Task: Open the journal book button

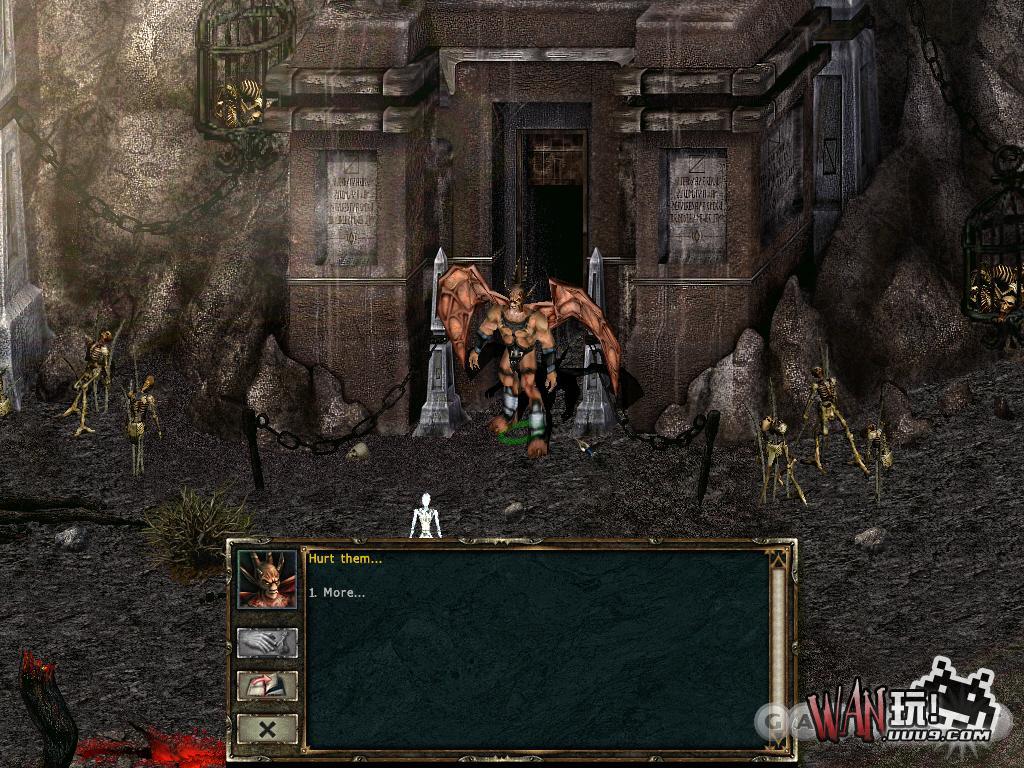Action: (267, 686)
